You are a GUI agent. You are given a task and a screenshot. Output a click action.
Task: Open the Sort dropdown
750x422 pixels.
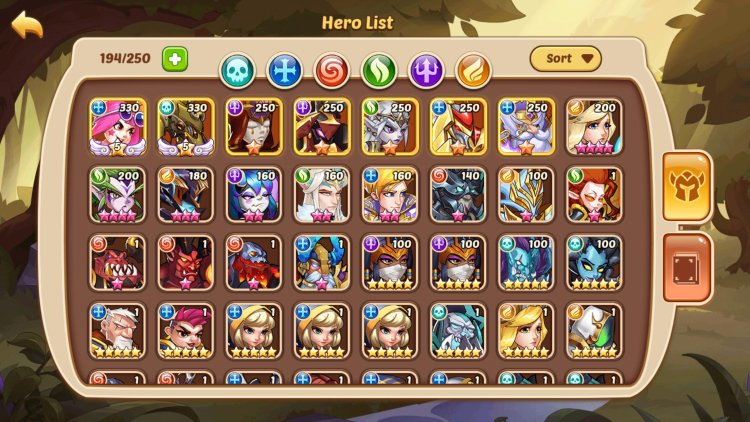tap(566, 58)
